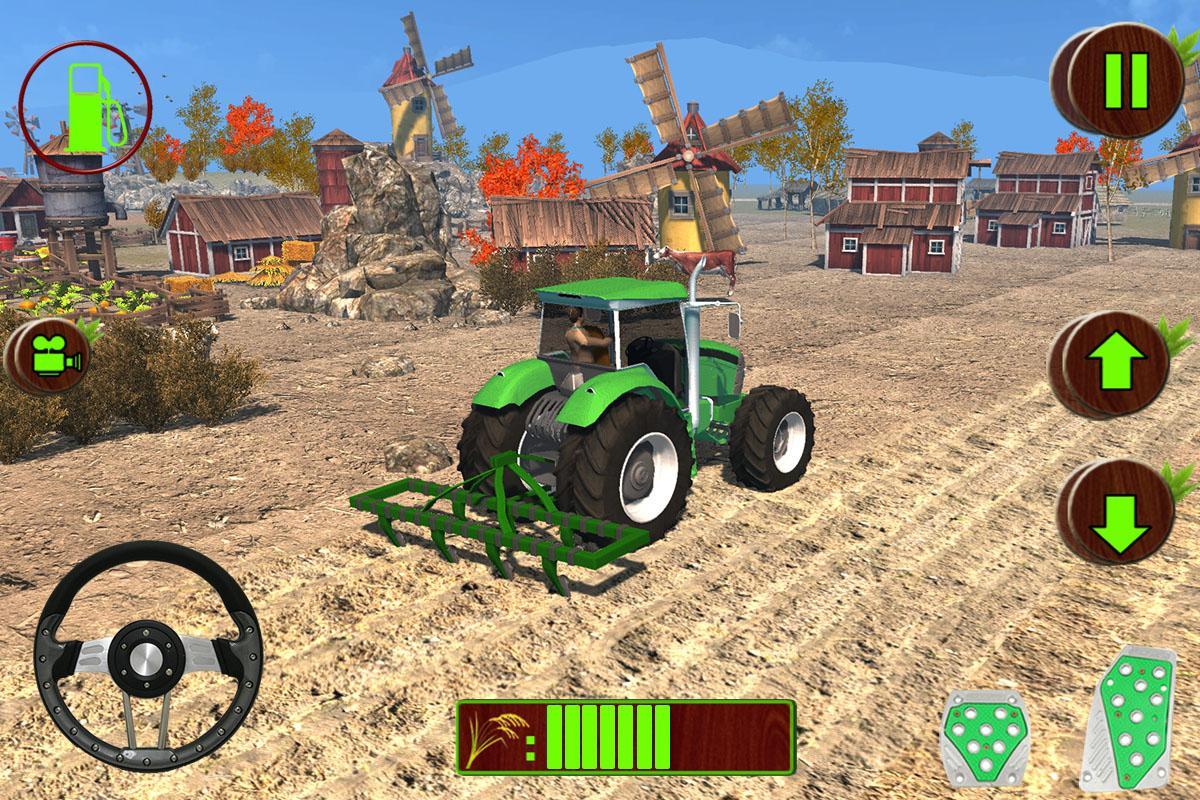Screen dimensions: 1200x800
Task: Tap the green down arrow button
Action: click(x=1120, y=514)
